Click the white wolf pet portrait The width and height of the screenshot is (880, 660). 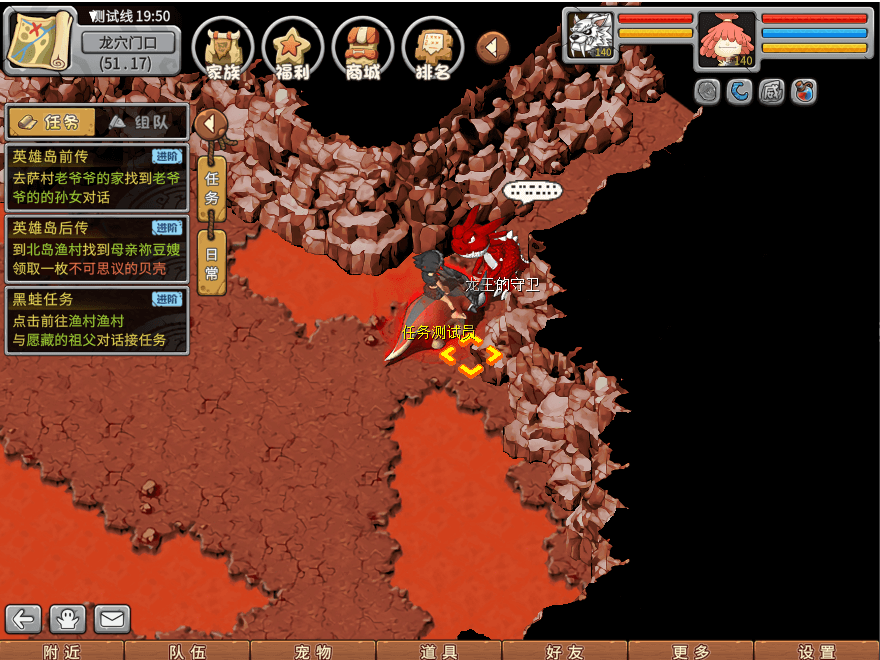coord(588,37)
